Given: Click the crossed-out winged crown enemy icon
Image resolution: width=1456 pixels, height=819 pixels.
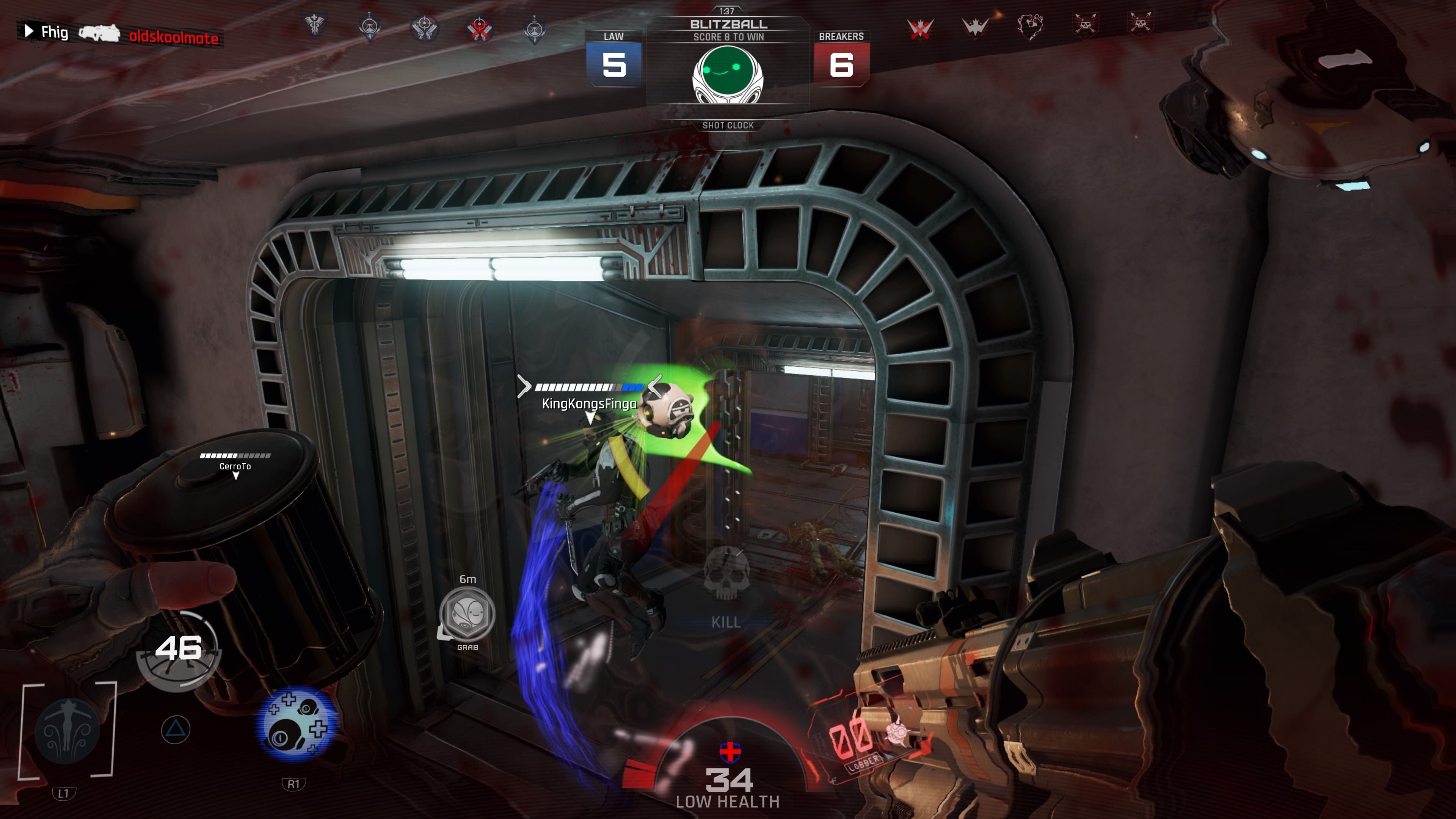Looking at the screenshot, I should [x=920, y=27].
